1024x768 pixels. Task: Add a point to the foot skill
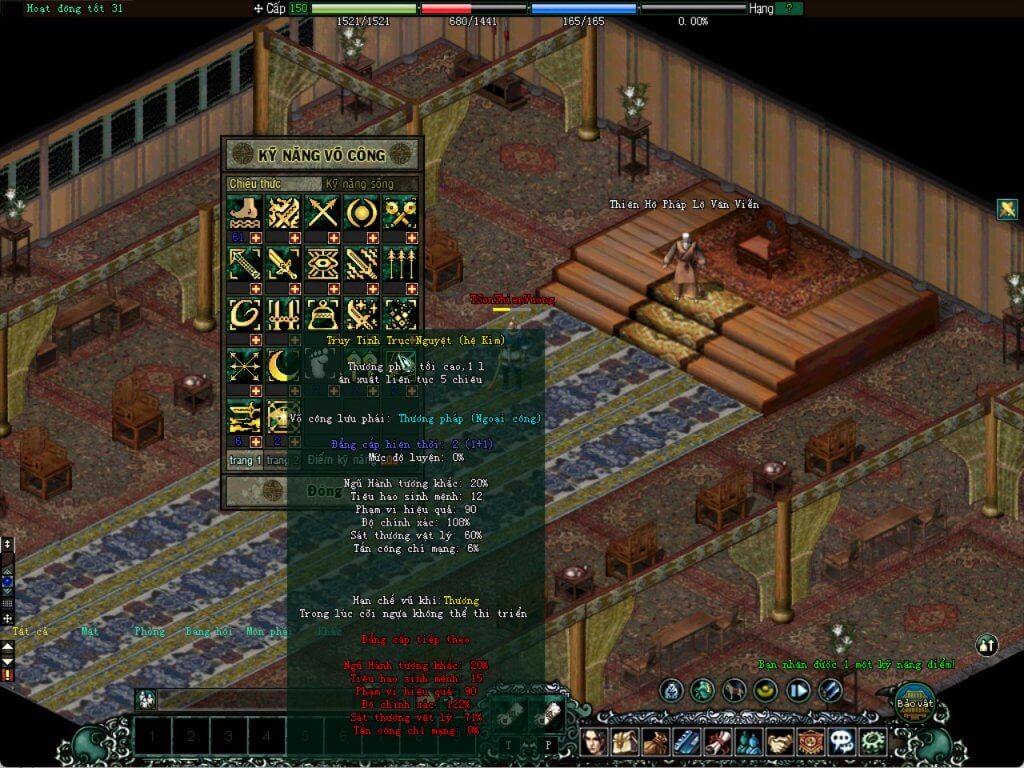pos(256,238)
